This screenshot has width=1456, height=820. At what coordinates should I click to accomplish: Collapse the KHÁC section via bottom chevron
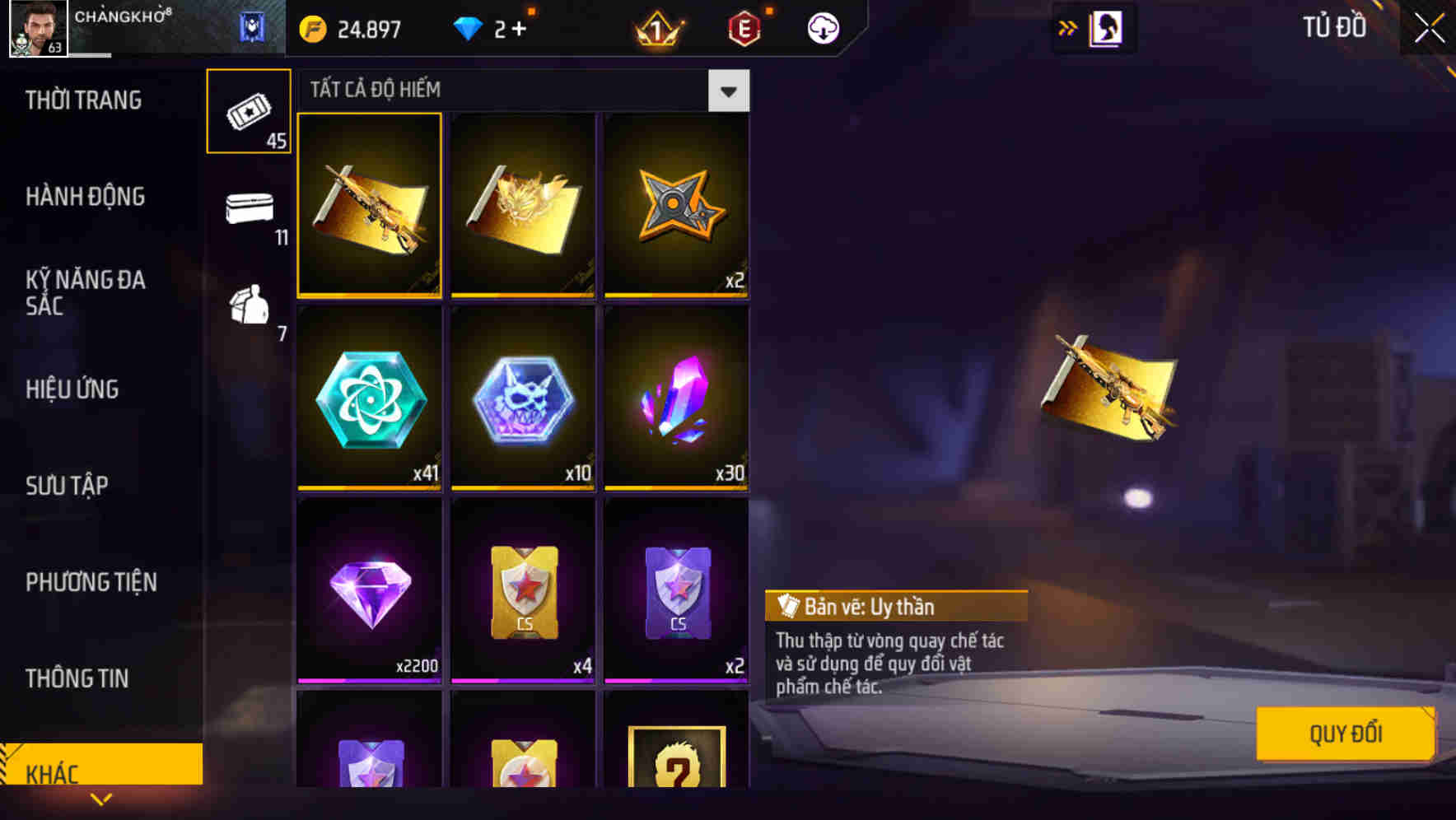101,799
